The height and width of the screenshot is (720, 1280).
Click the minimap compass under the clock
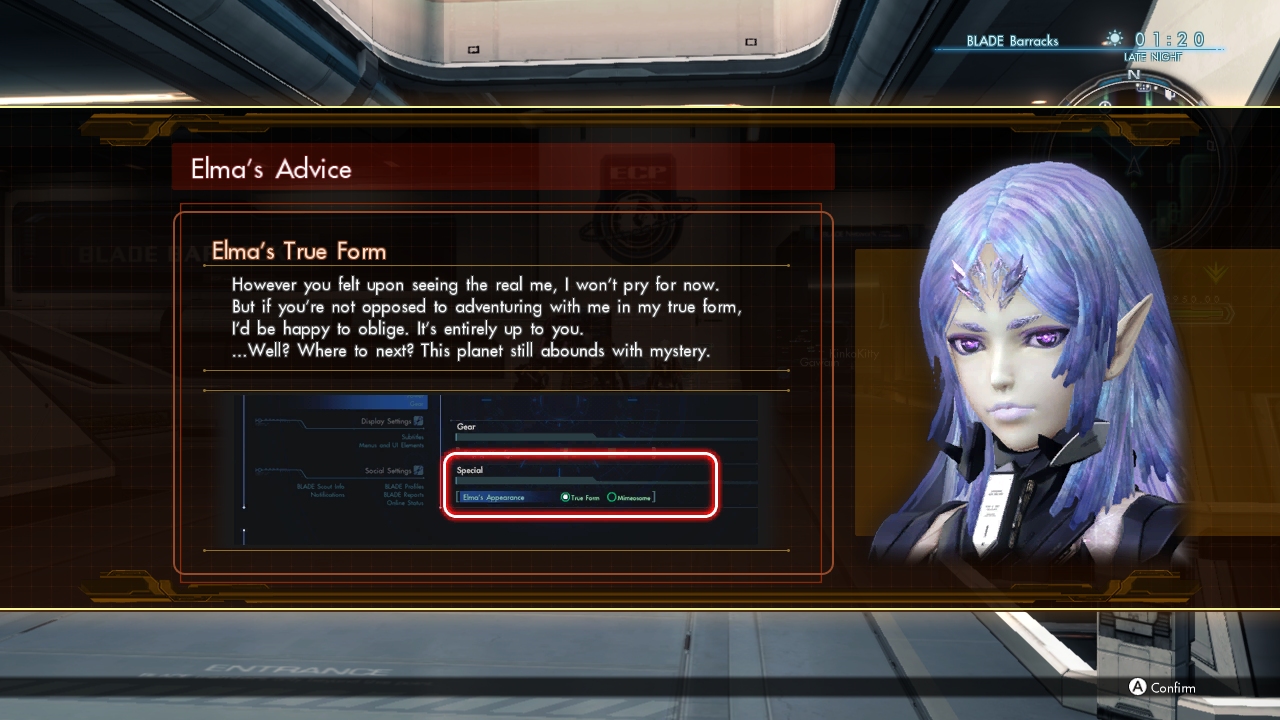[1133, 91]
